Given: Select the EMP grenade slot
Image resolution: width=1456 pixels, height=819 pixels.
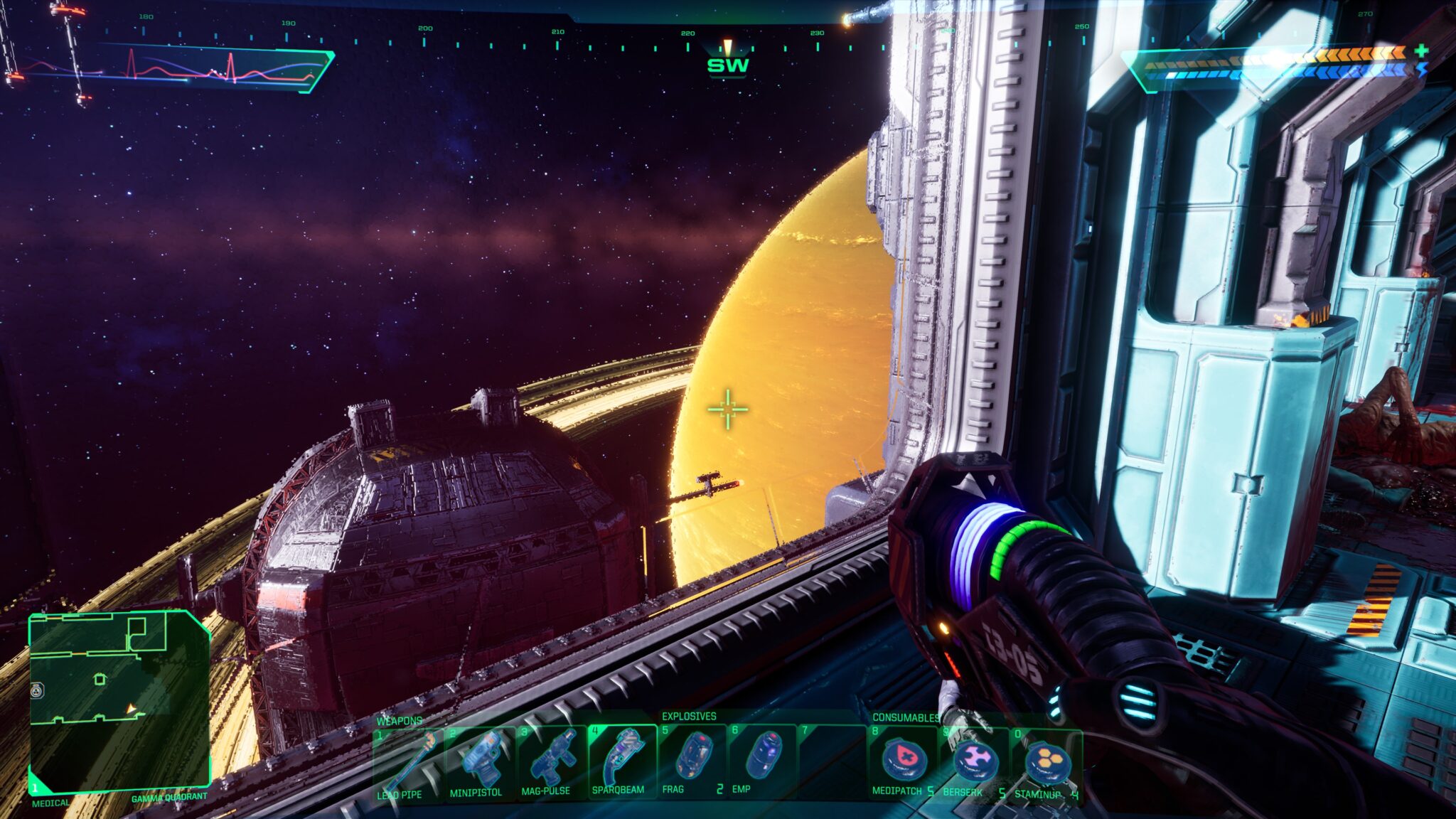Looking at the screenshot, I should [762, 758].
